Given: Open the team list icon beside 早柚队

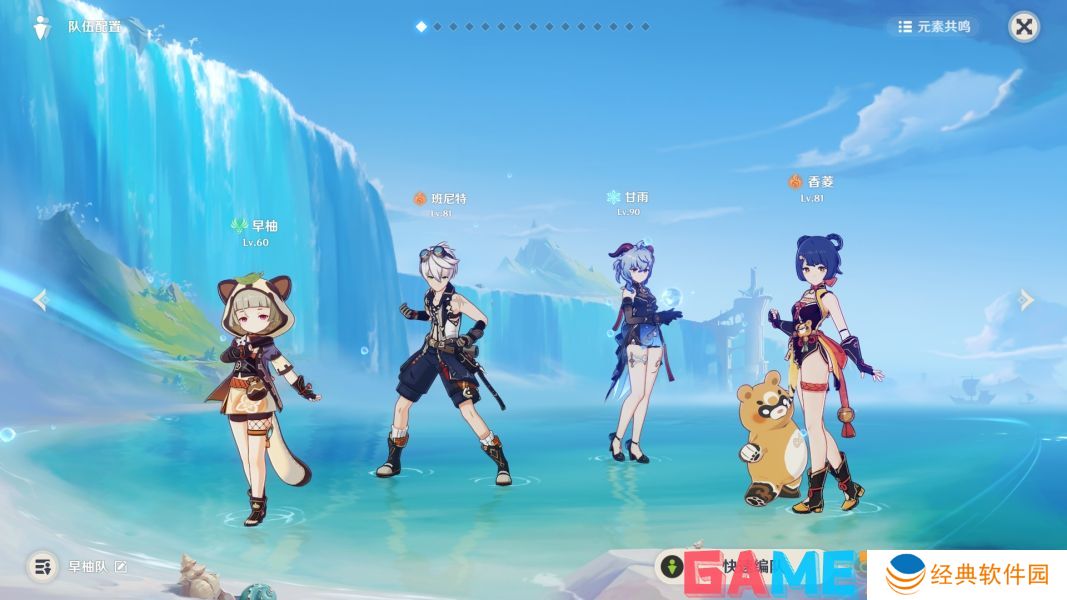Looking at the screenshot, I should pos(42,567).
